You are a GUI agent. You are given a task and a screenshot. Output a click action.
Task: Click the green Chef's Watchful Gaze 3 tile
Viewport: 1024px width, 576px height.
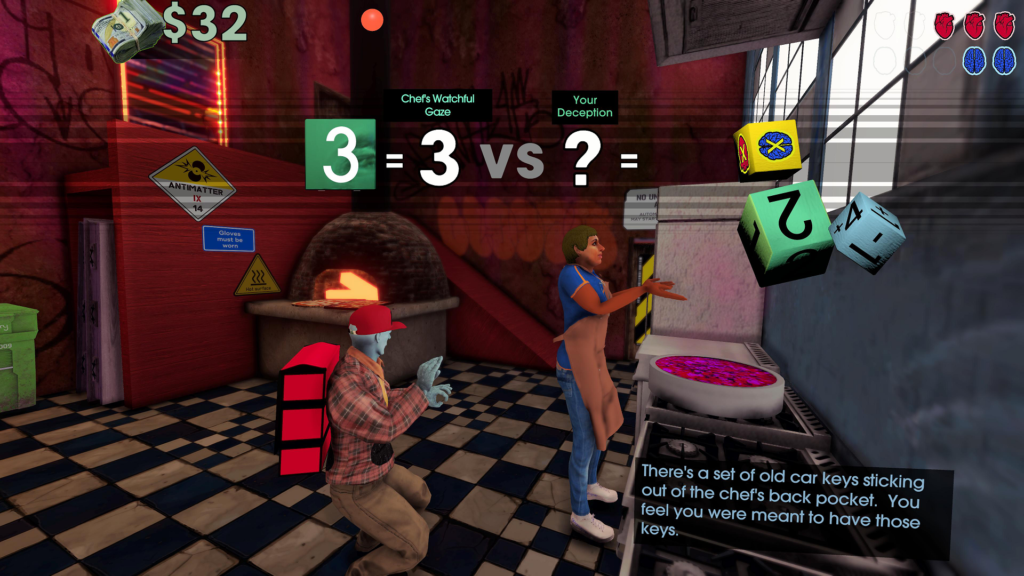[x=340, y=154]
